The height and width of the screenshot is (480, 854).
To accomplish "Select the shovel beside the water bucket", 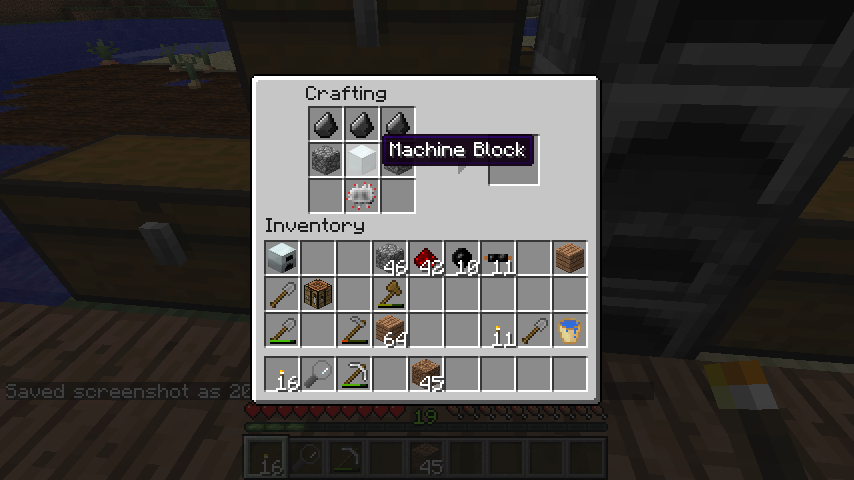I will (534, 330).
